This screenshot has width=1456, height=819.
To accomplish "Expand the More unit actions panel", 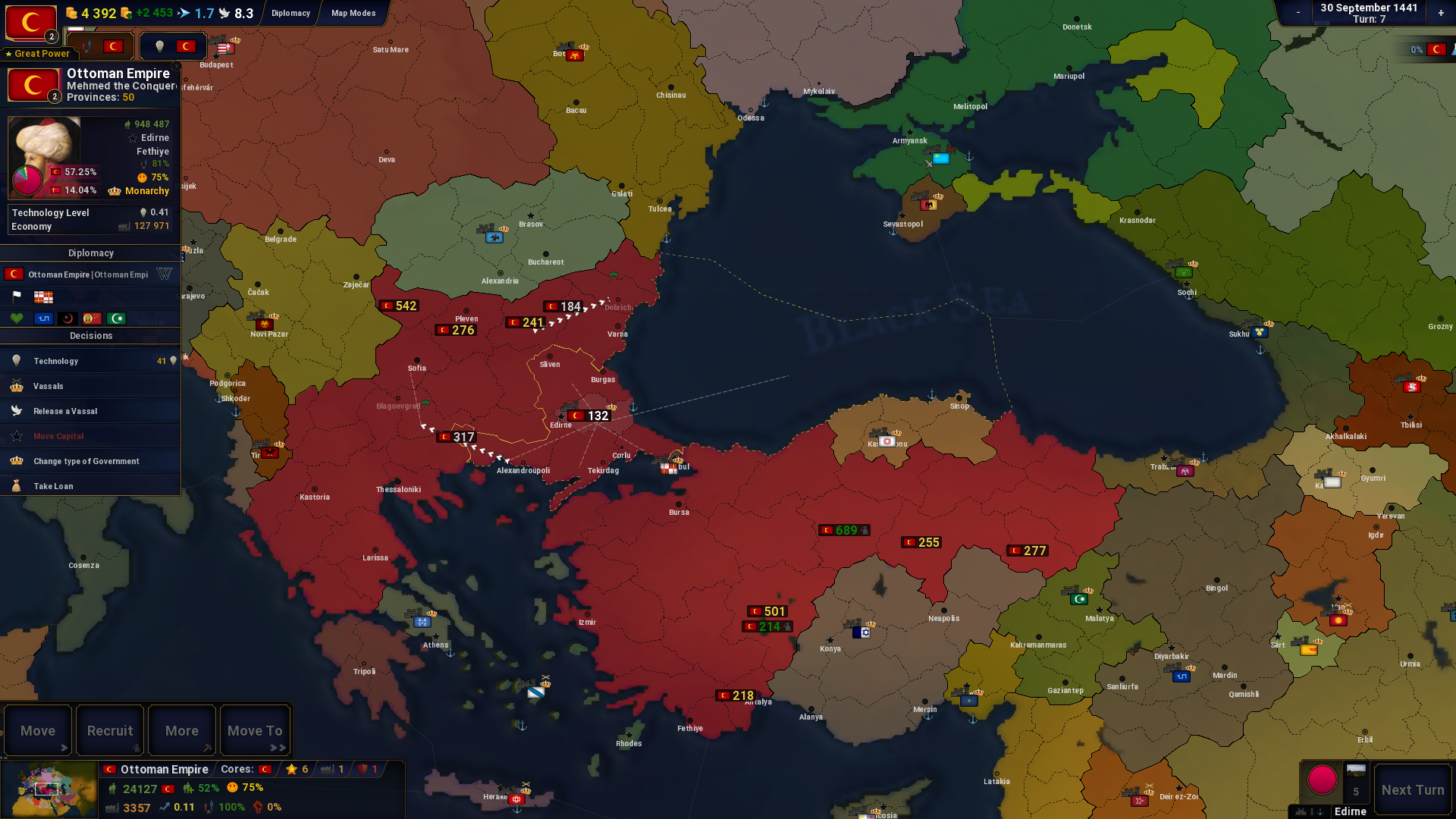I will click(x=180, y=730).
